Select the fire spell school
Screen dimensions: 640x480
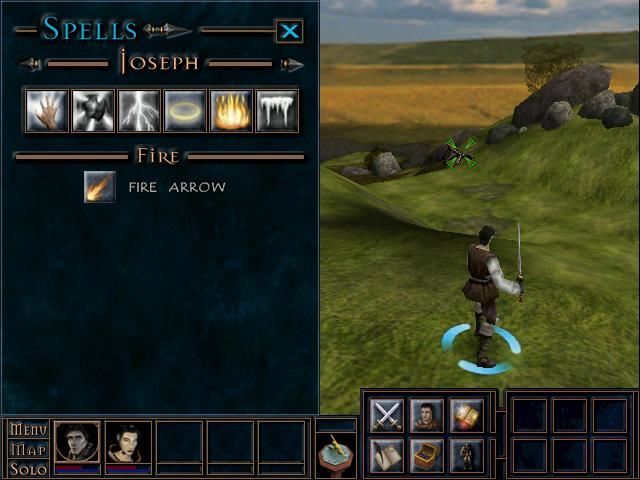coord(231,111)
